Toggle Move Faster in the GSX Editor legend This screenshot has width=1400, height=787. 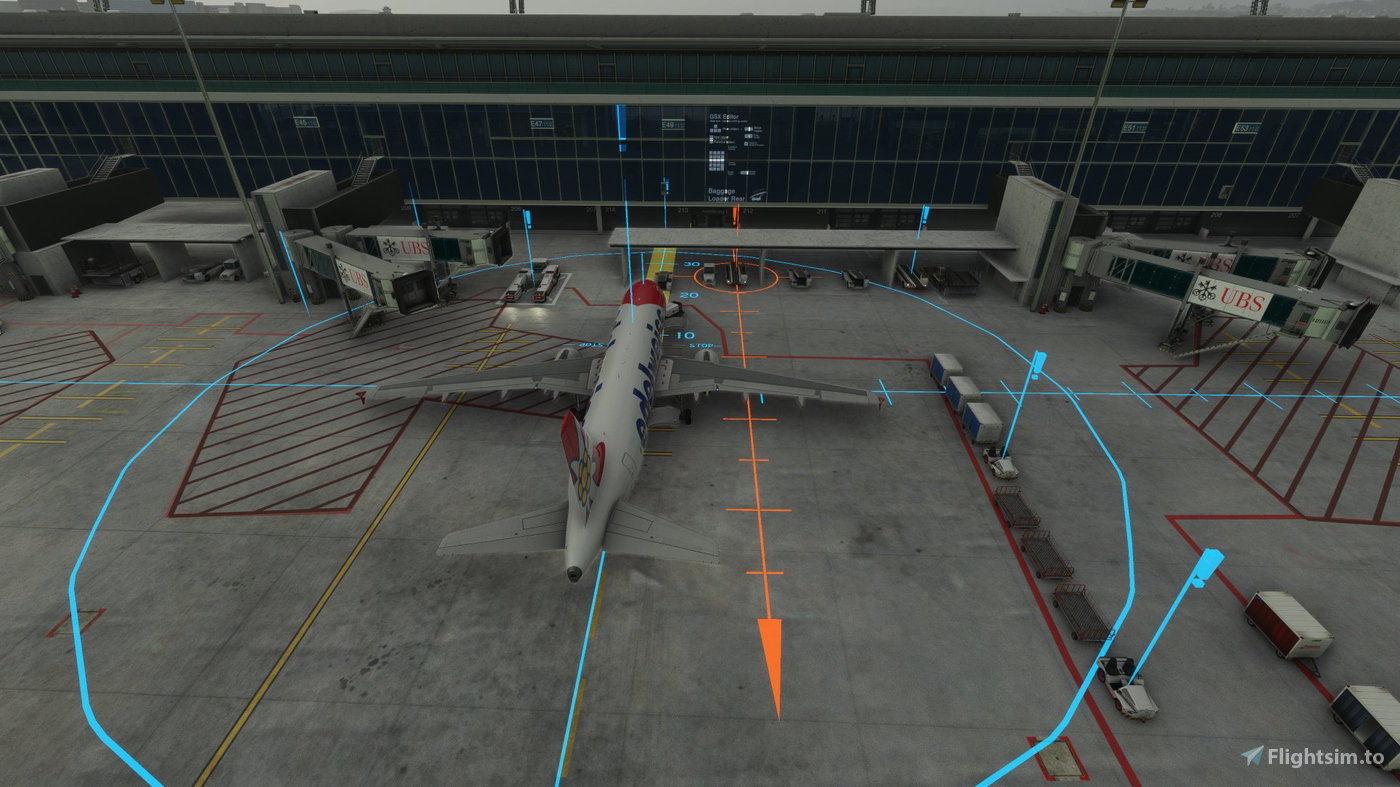tap(750, 129)
